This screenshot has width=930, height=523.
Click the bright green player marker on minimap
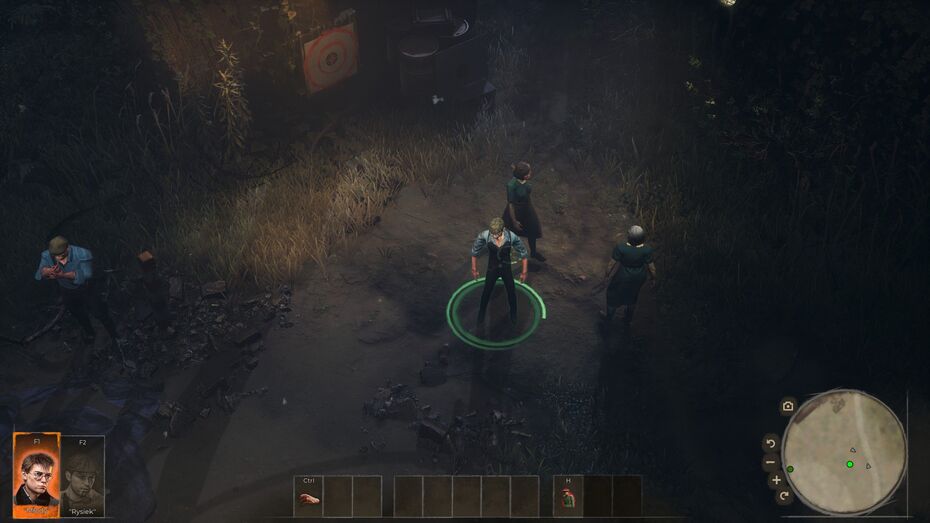click(850, 464)
